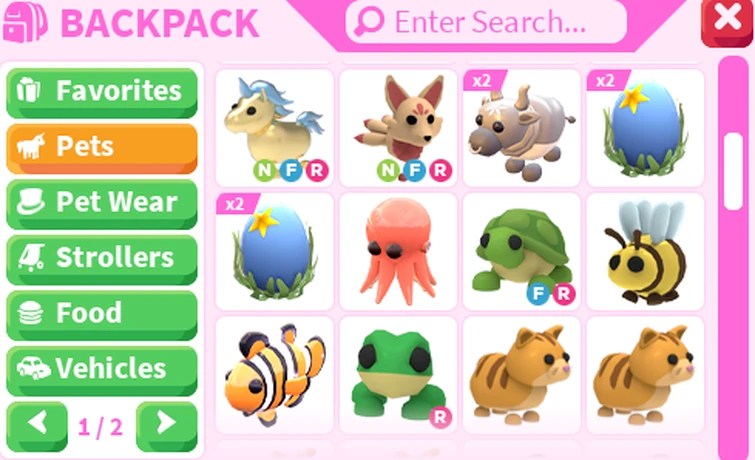
Task: Pick the green frog pet
Action: click(397, 375)
